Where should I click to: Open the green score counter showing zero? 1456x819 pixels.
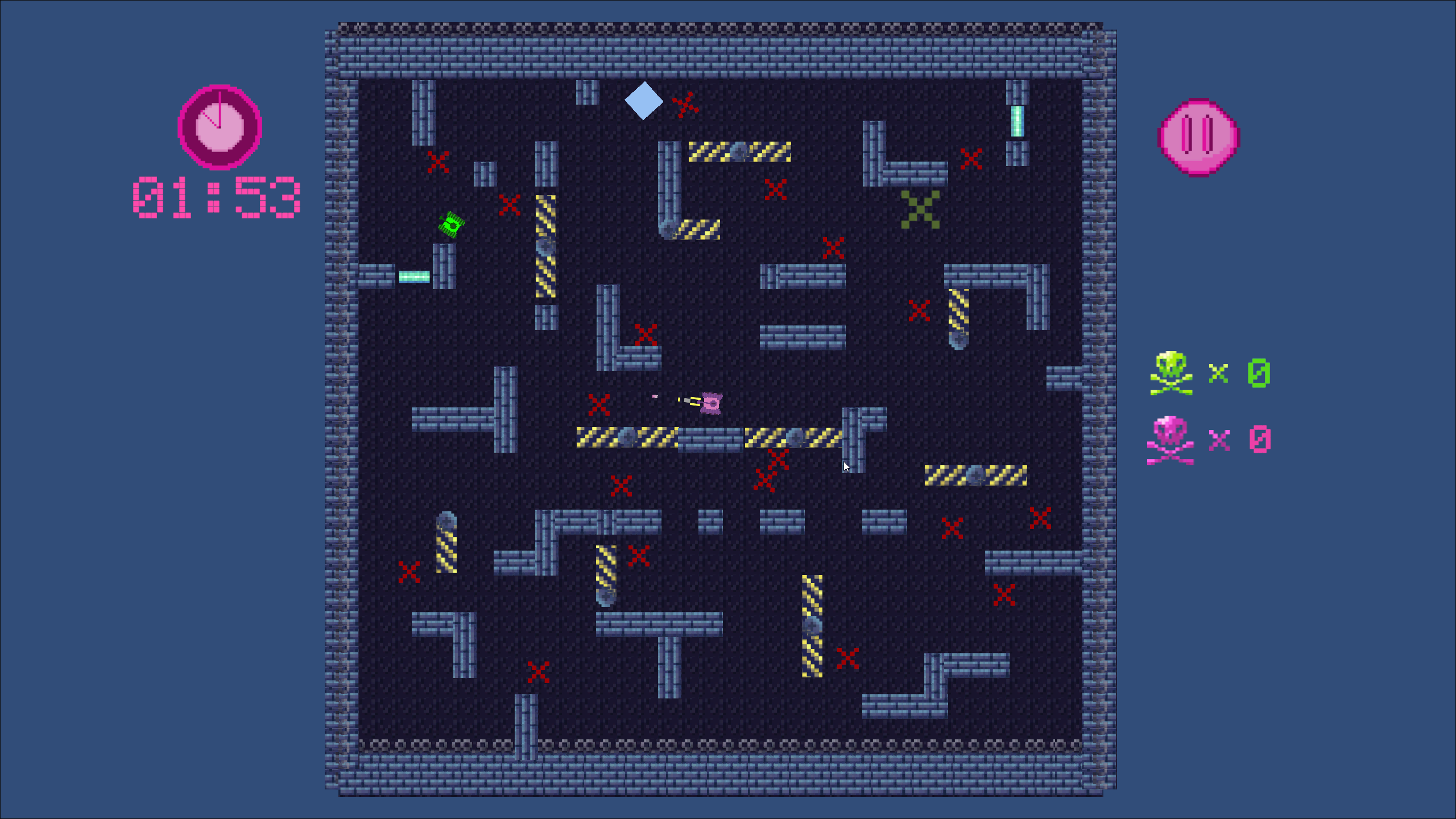[x=1259, y=374]
